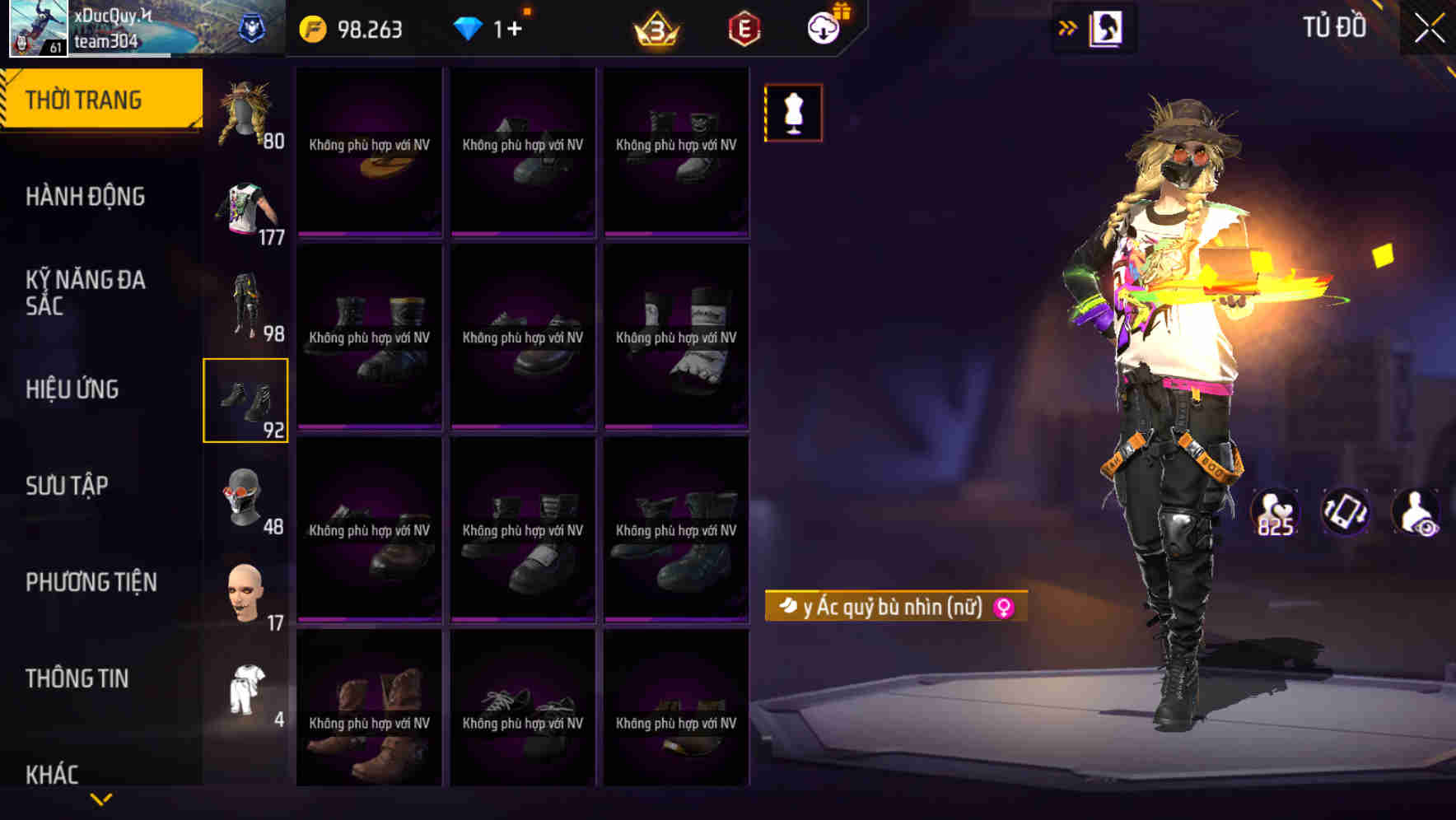The image size is (1456, 820).
Task: Expand the bottom sidebar chevron arrow
Action: 100,797
